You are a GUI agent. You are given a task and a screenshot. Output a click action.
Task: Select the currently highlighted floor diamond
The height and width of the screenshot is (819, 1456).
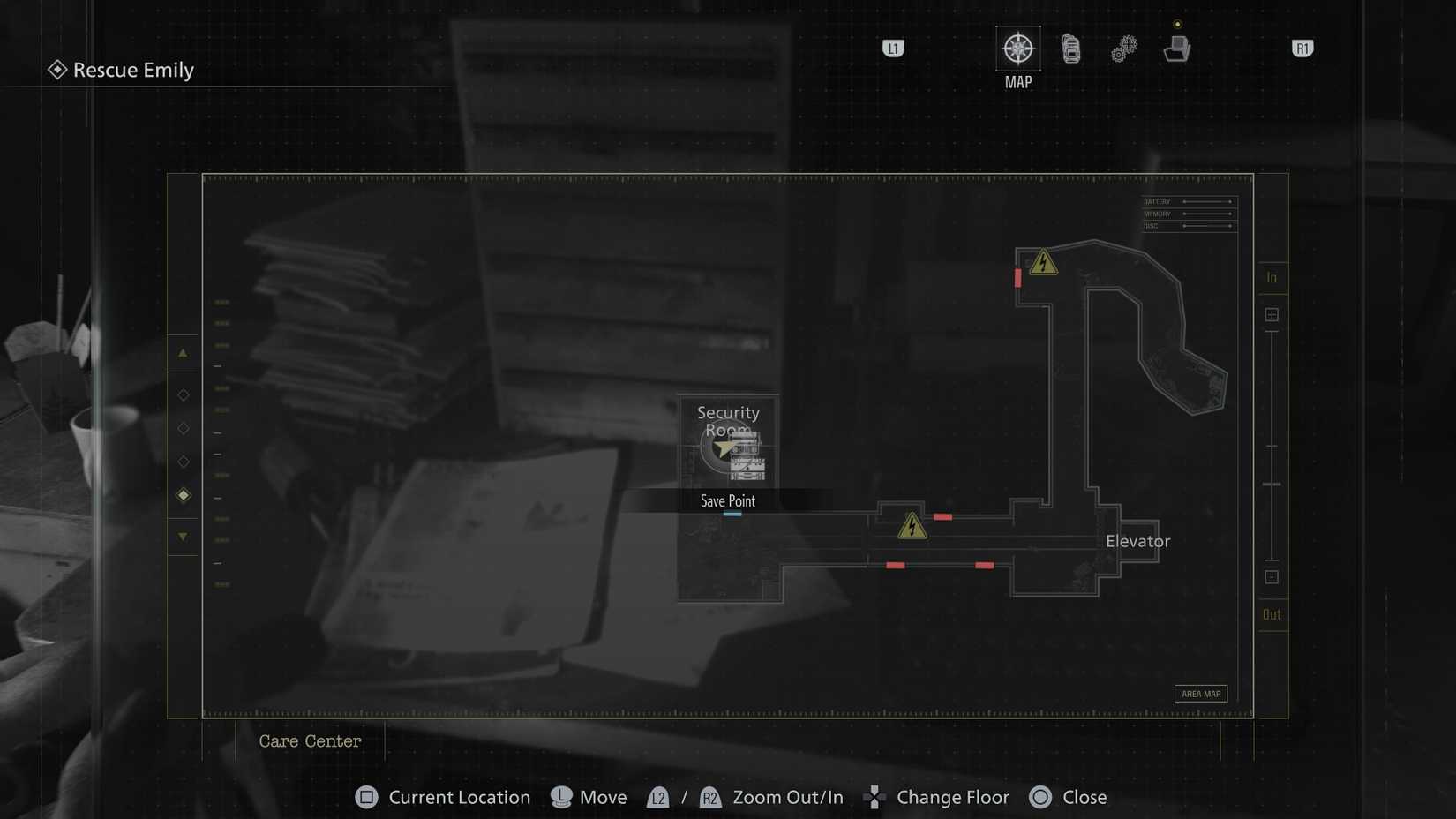click(x=184, y=495)
